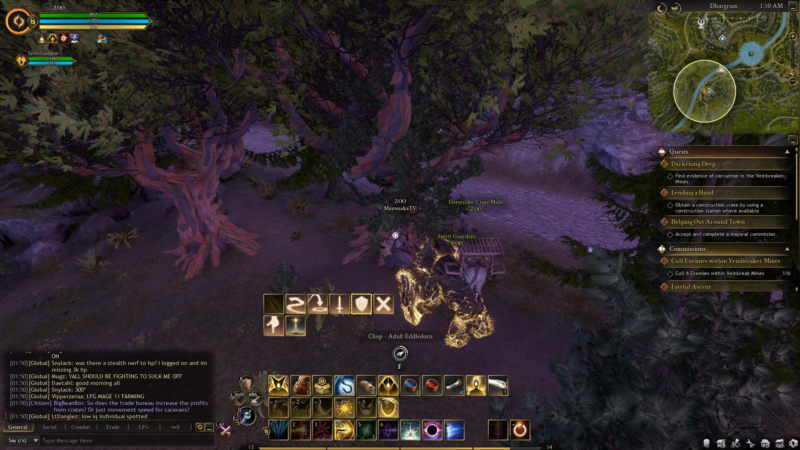Viewport: 800px width, 450px height.
Task: Switch to the Social chat tab
Action: pyautogui.click(x=49, y=427)
